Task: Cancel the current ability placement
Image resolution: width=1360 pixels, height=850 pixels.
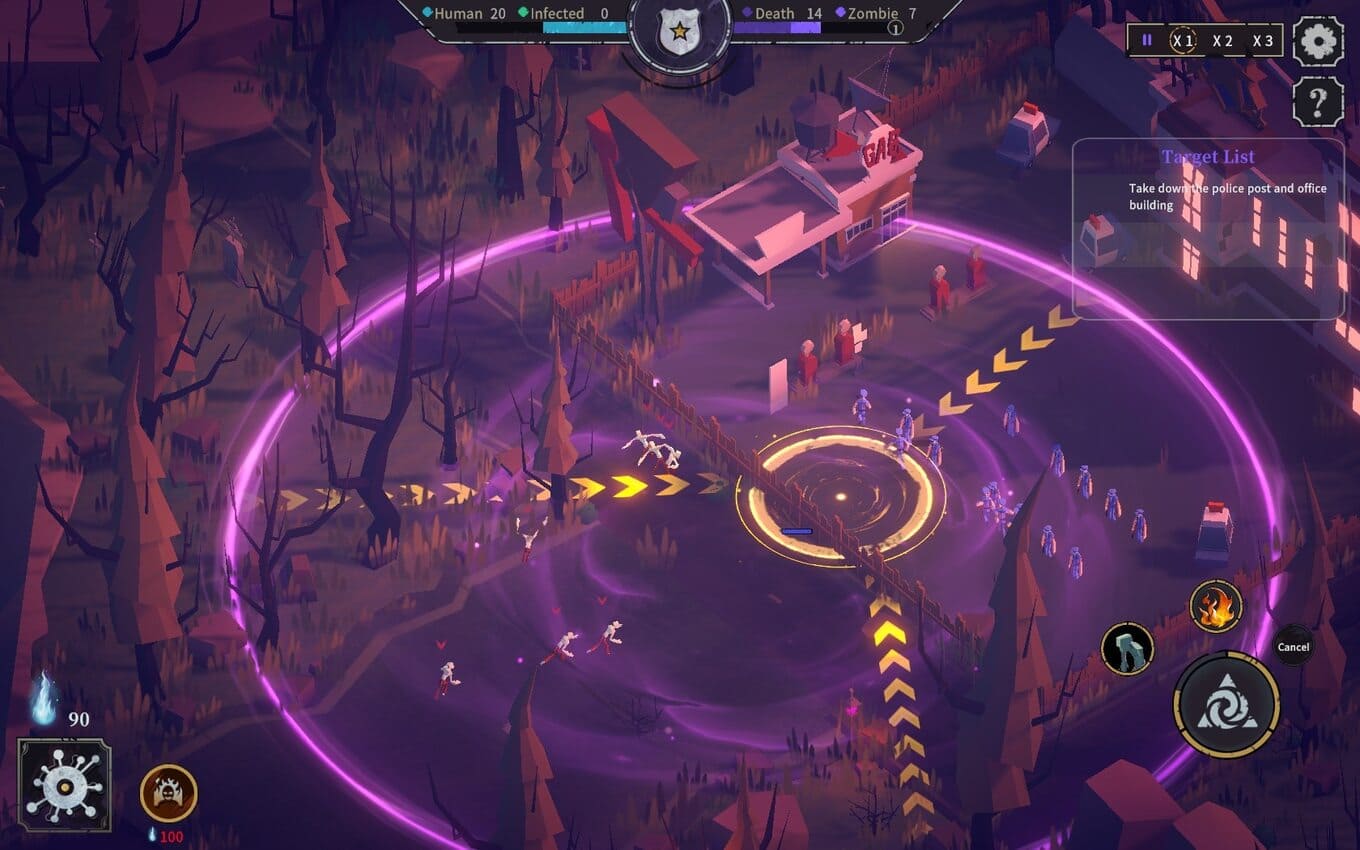Action: (1293, 647)
